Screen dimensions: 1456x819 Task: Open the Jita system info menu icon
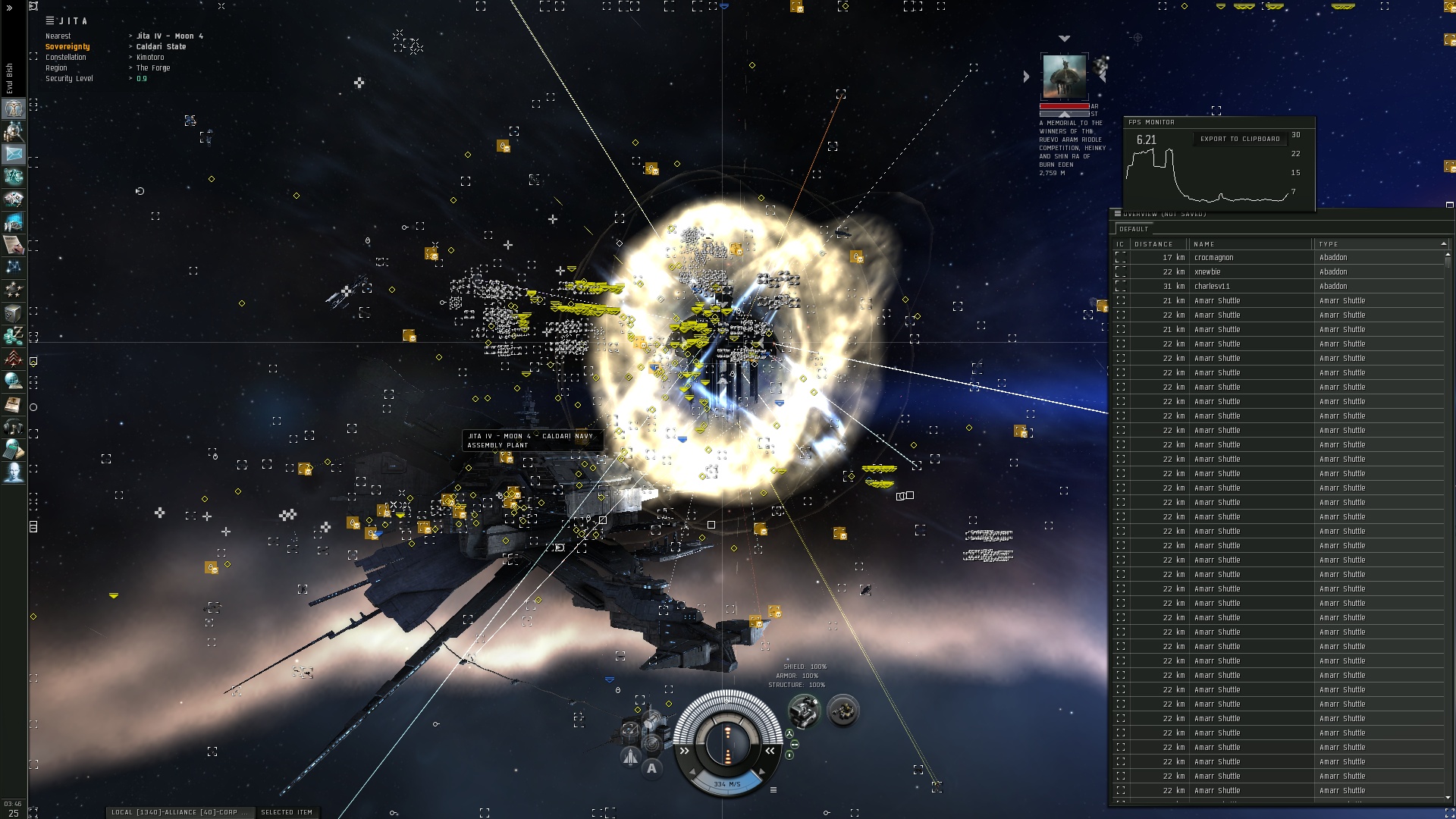pos(50,20)
